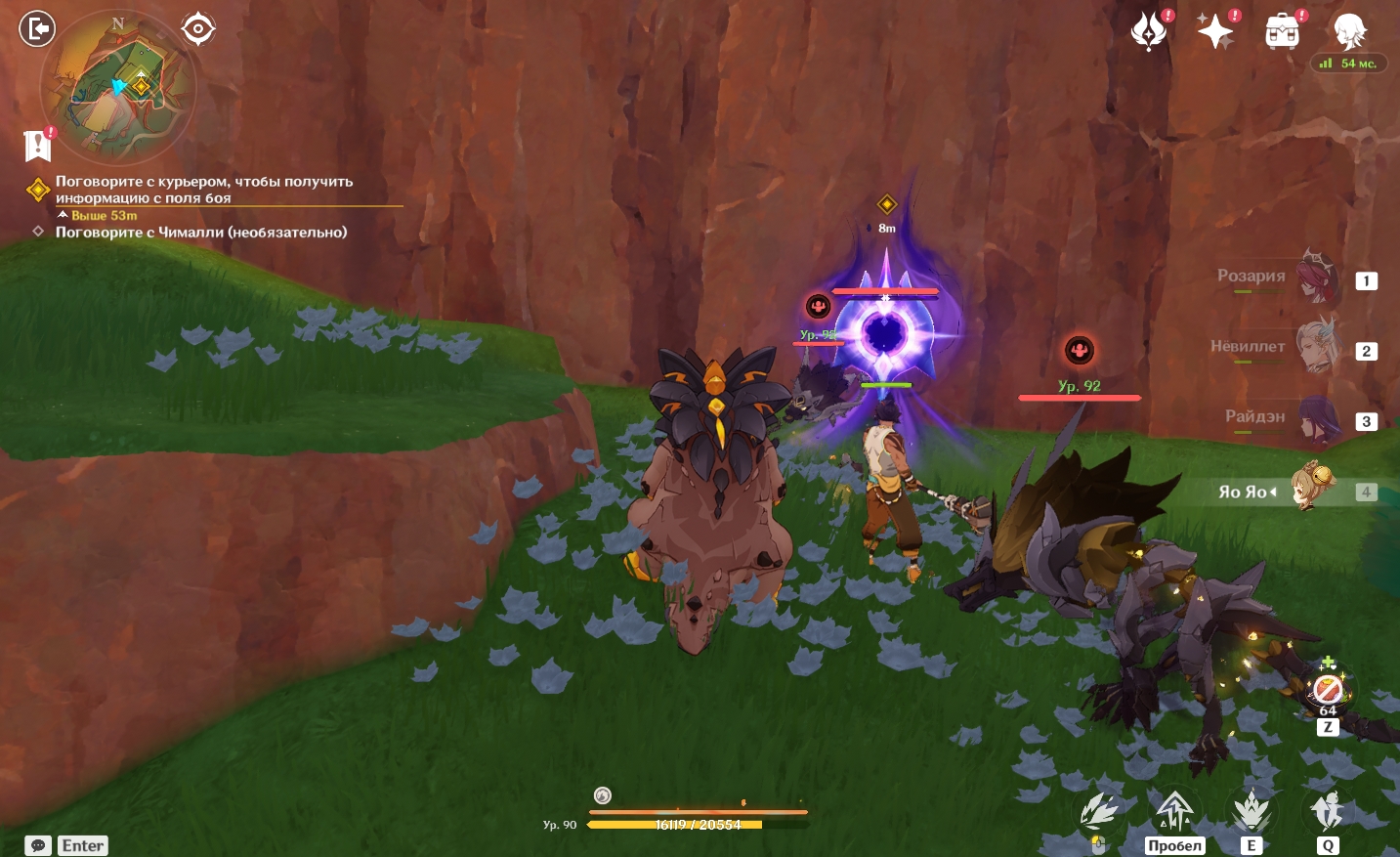The image size is (1400, 857).
Task: Use the food gadget quick-slot
Action: pyautogui.click(x=1327, y=690)
